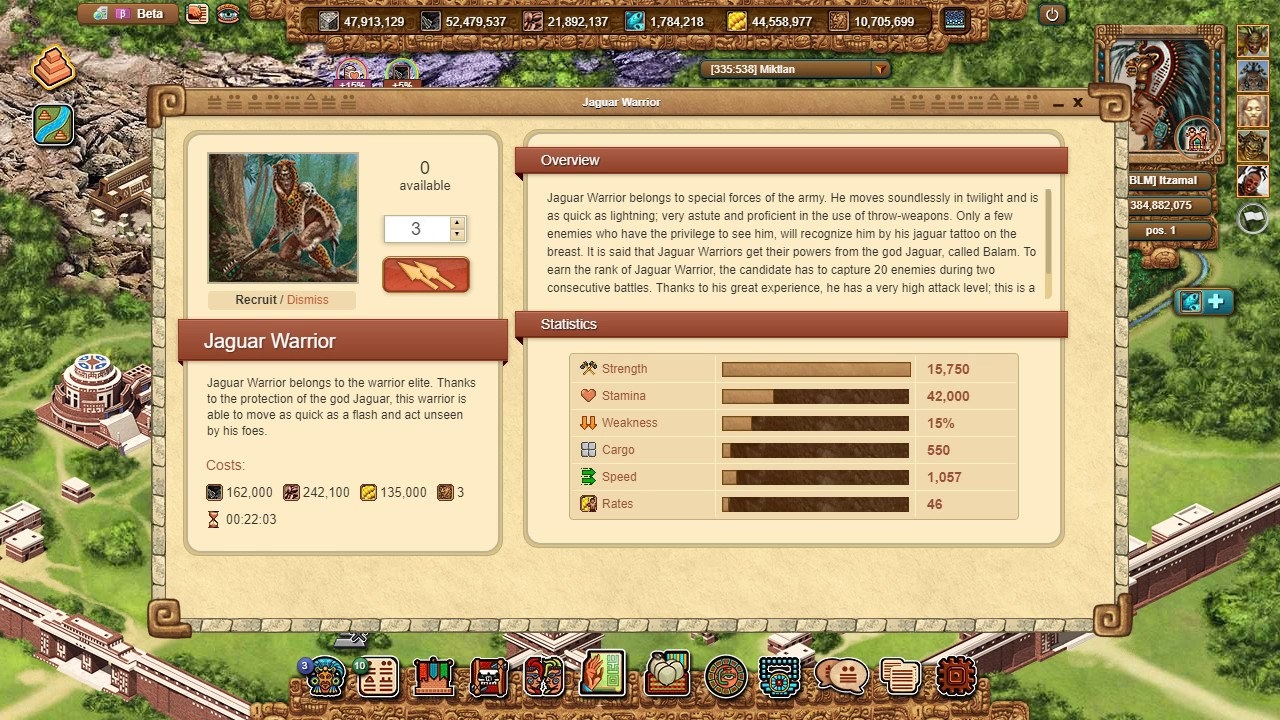
Task: Switch to the Dismiss option
Action: click(x=307, y=299)
